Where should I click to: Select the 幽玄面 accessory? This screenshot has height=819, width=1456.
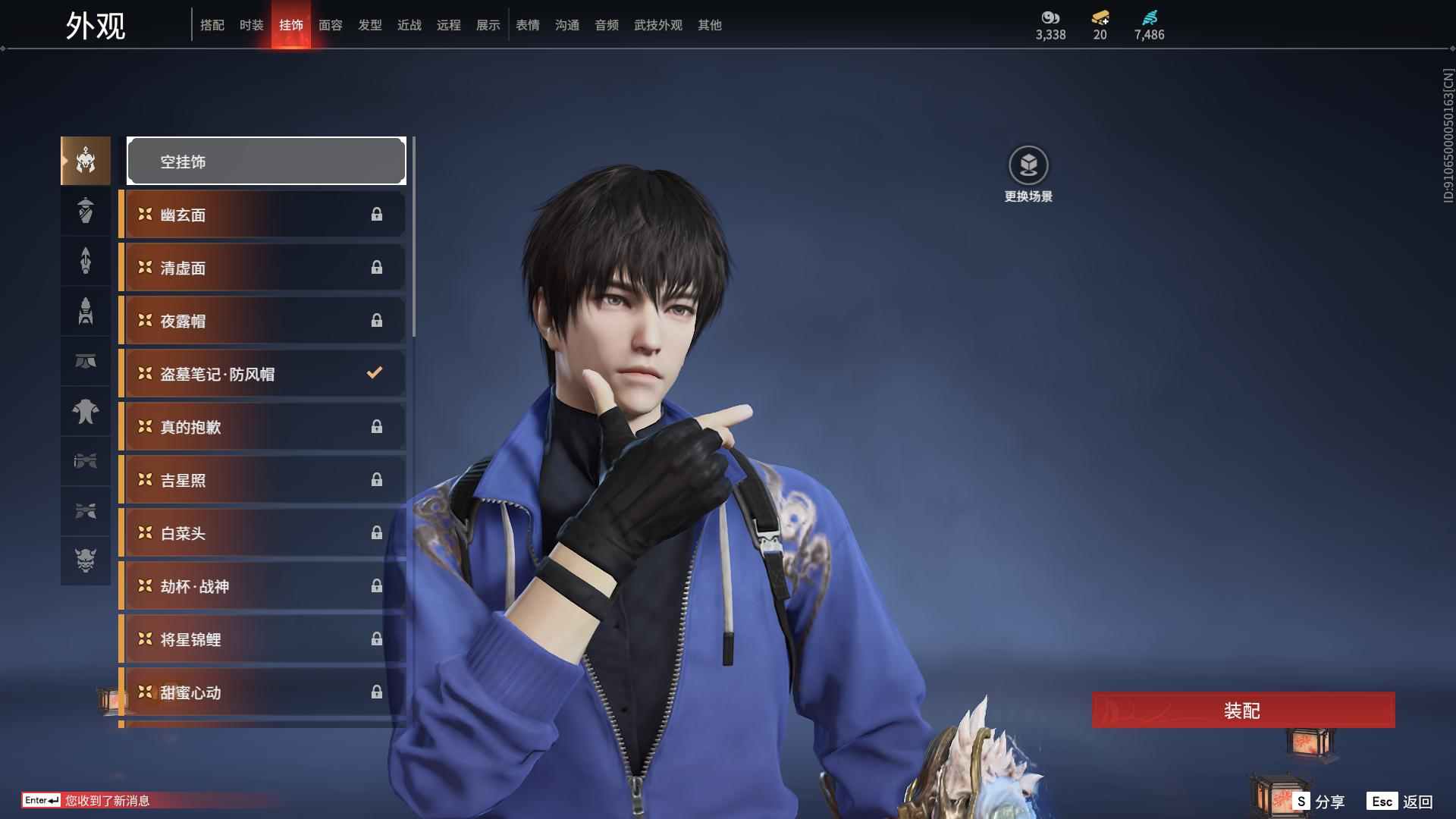click(x=262, y=215)
